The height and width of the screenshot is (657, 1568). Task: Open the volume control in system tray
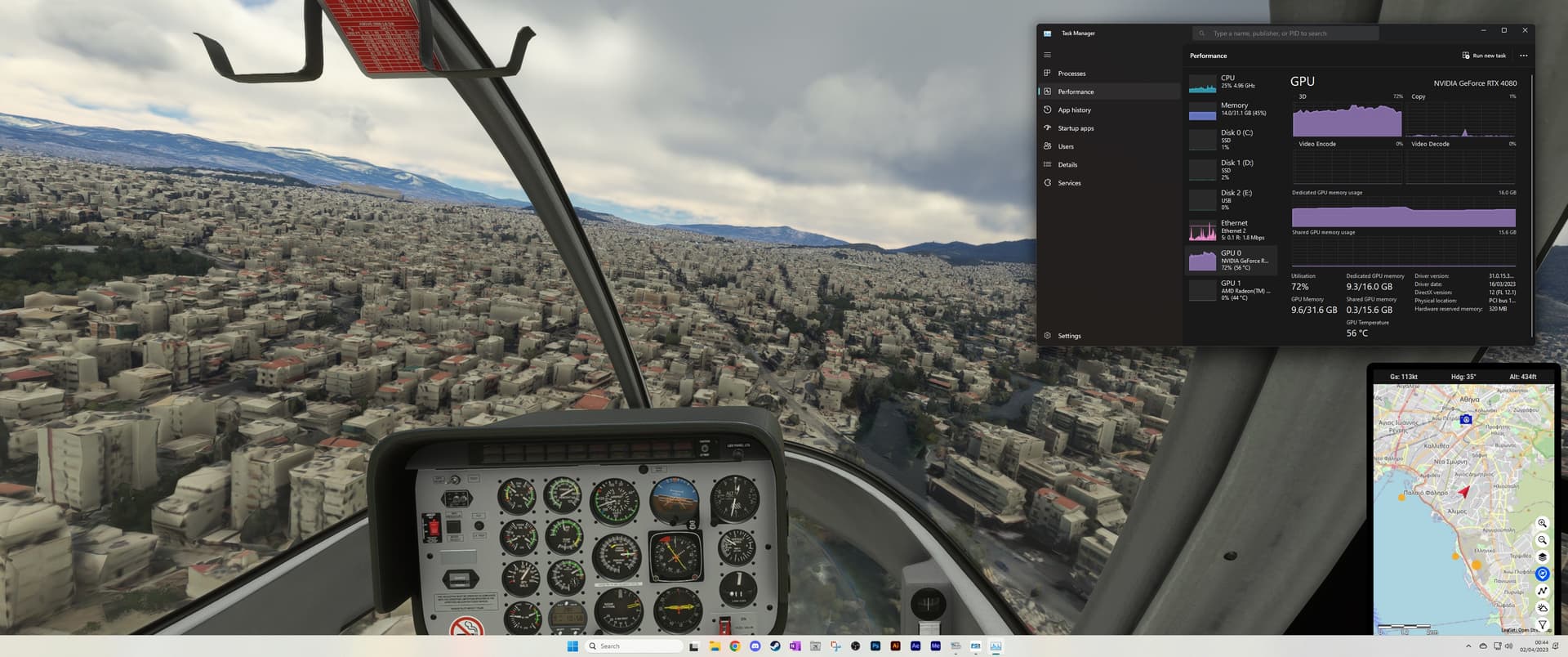[x=1508, y=646]
